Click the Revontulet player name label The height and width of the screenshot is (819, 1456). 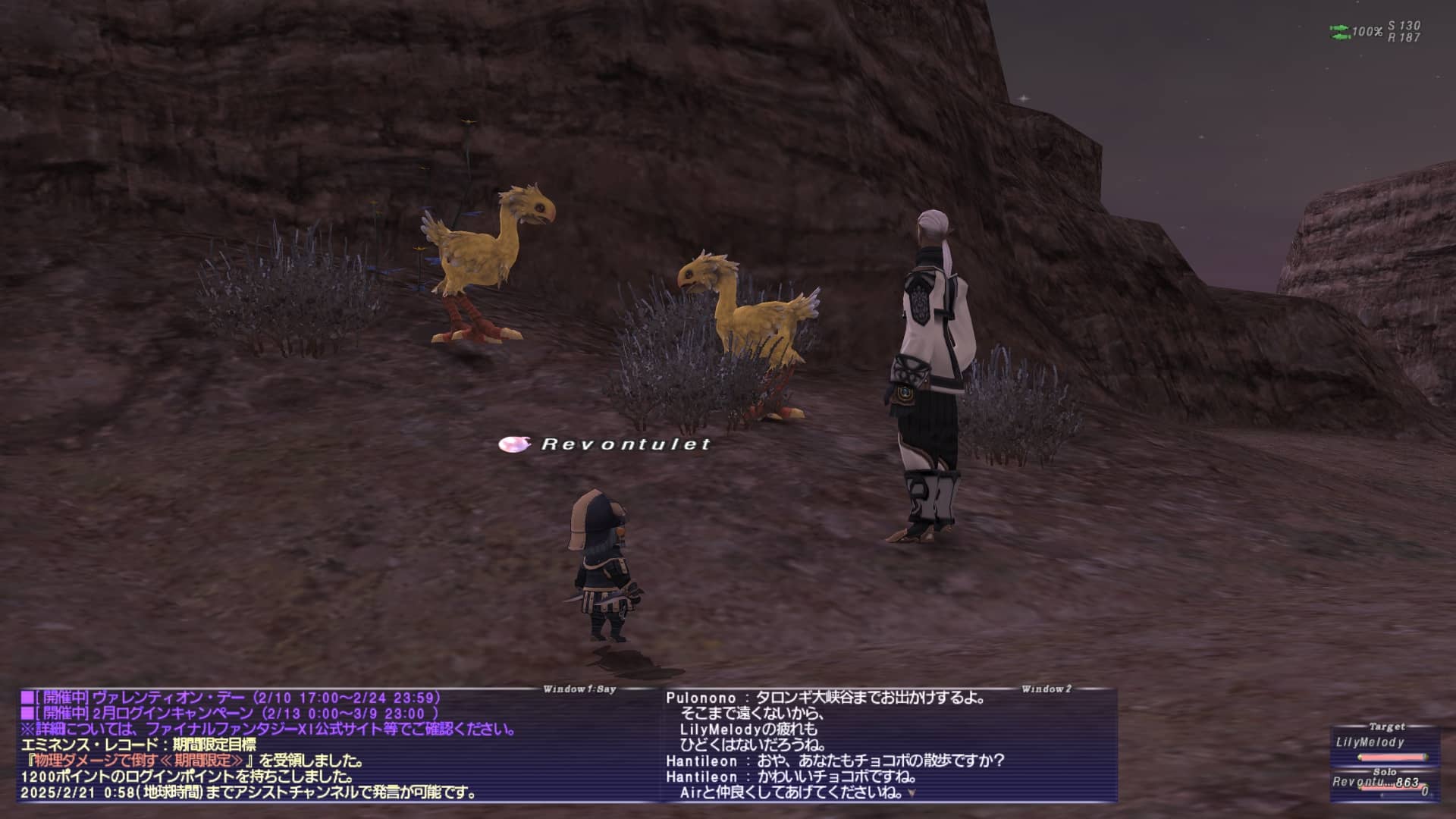625,444
